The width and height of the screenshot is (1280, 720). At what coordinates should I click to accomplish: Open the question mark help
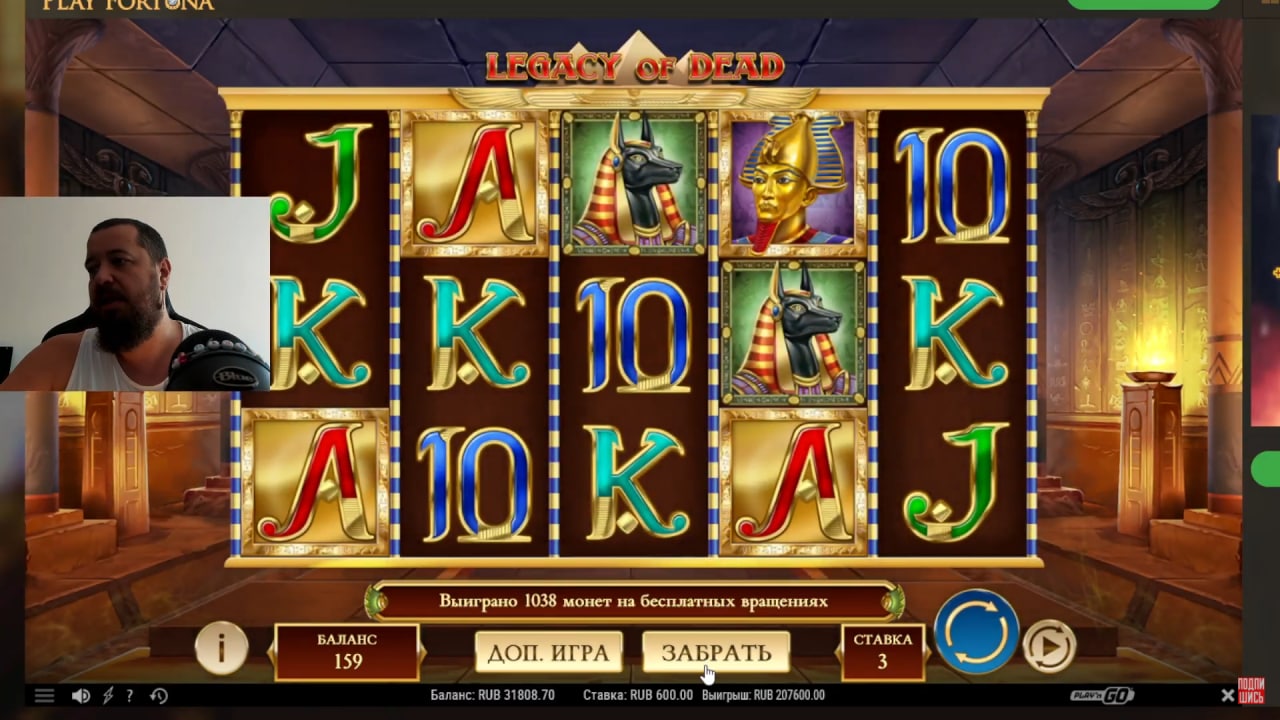pos(130,696)
